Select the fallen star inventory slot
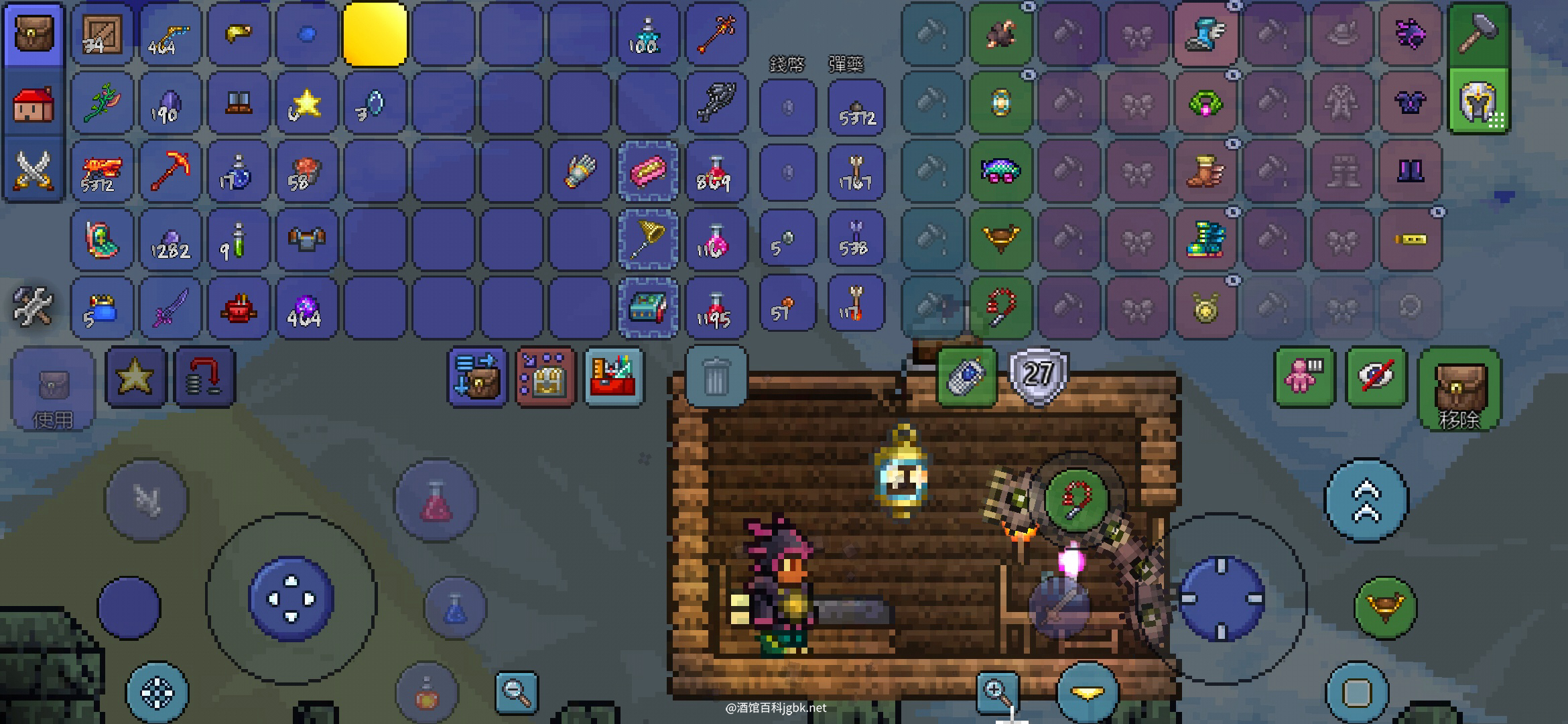Image resolution: width=1568 pixels, height=724 pixels. coord(306,104)
